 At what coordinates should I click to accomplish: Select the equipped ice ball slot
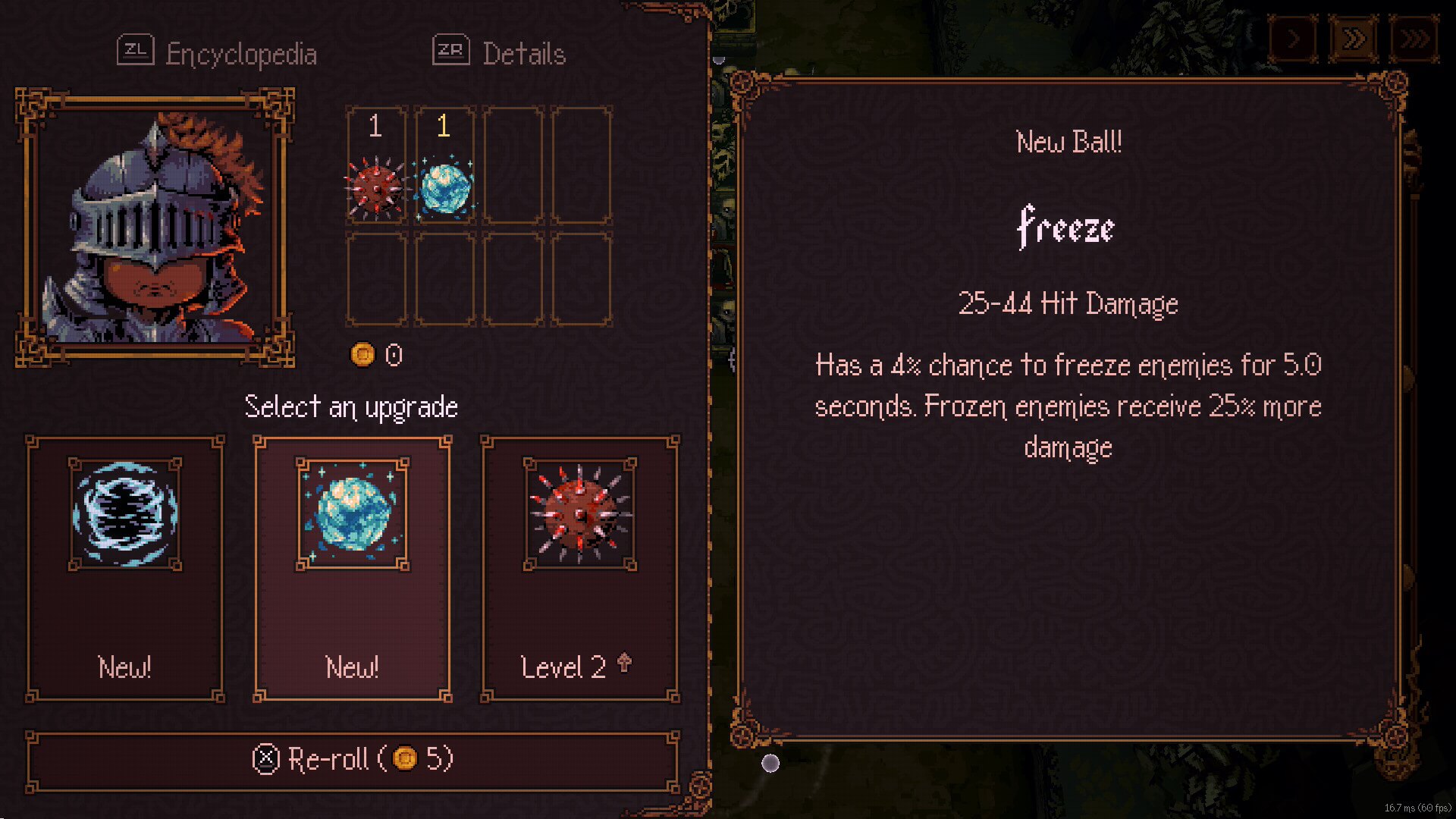[444, 166]
